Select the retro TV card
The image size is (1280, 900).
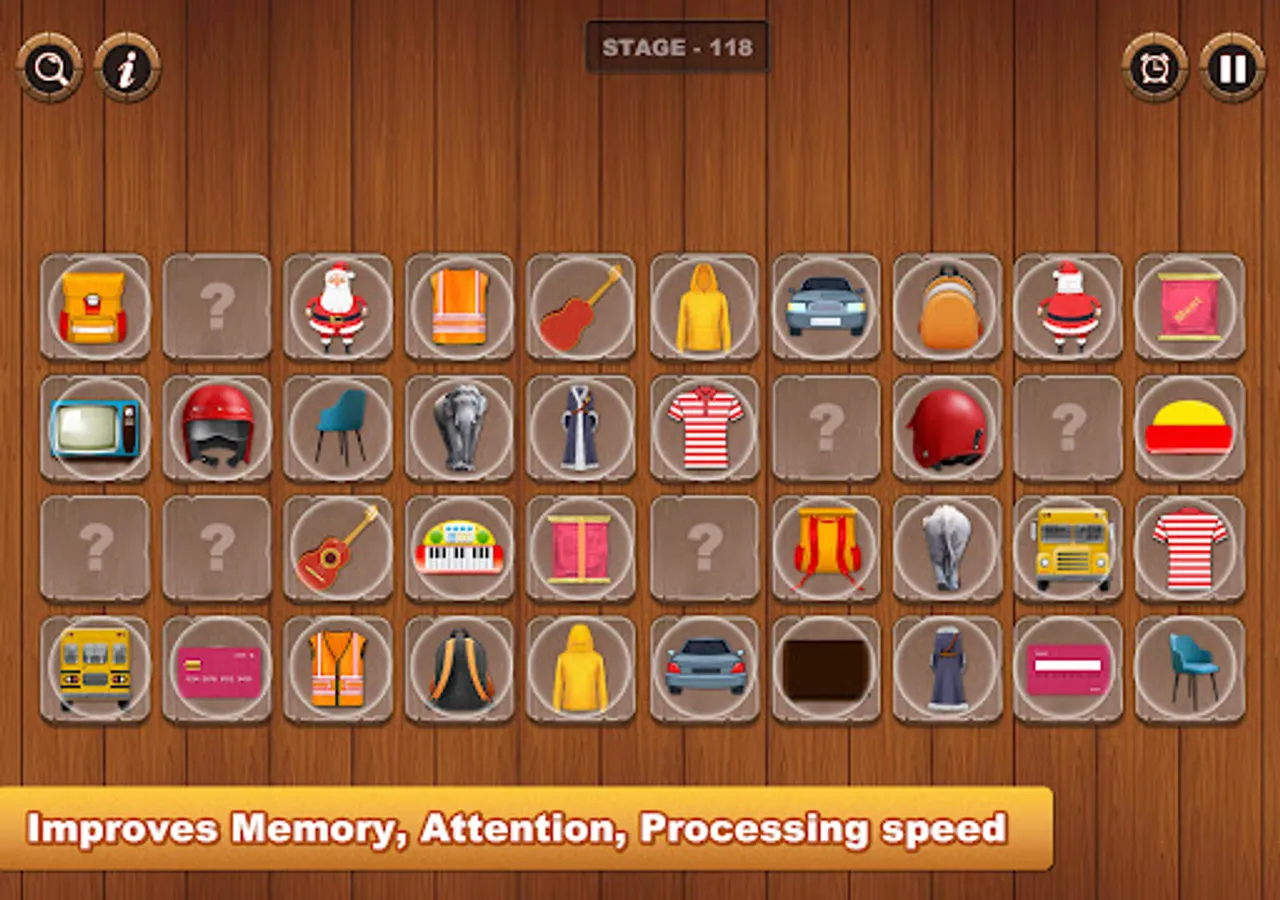tap(95, 428)
